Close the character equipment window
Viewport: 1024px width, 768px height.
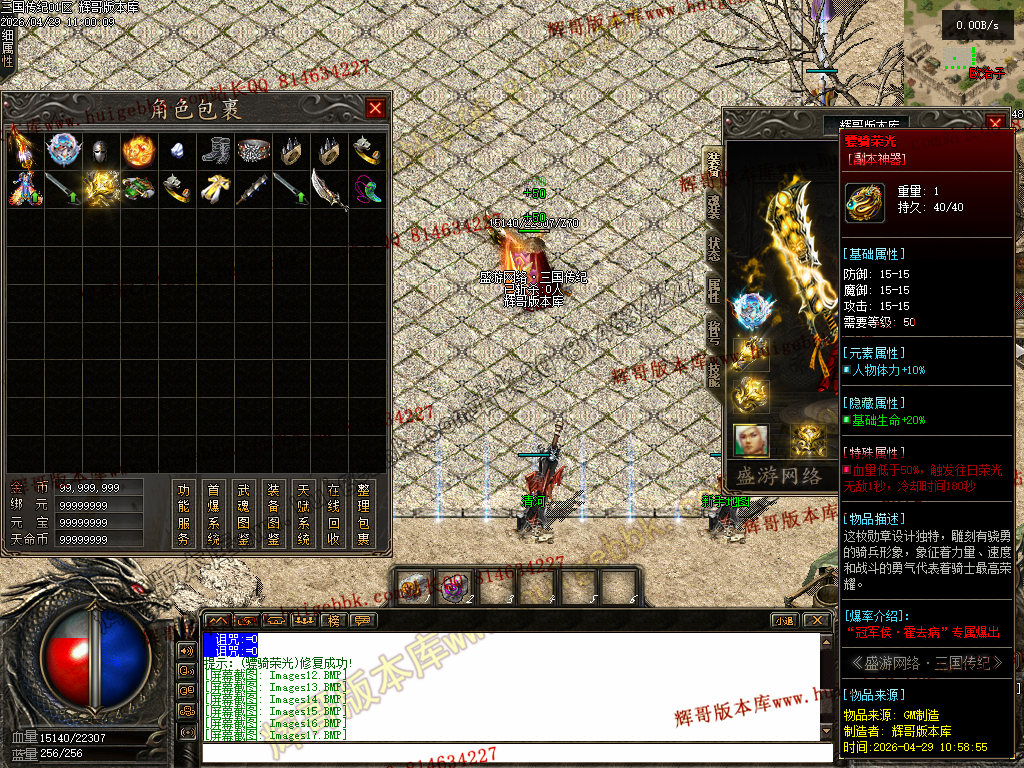(995, 123)
